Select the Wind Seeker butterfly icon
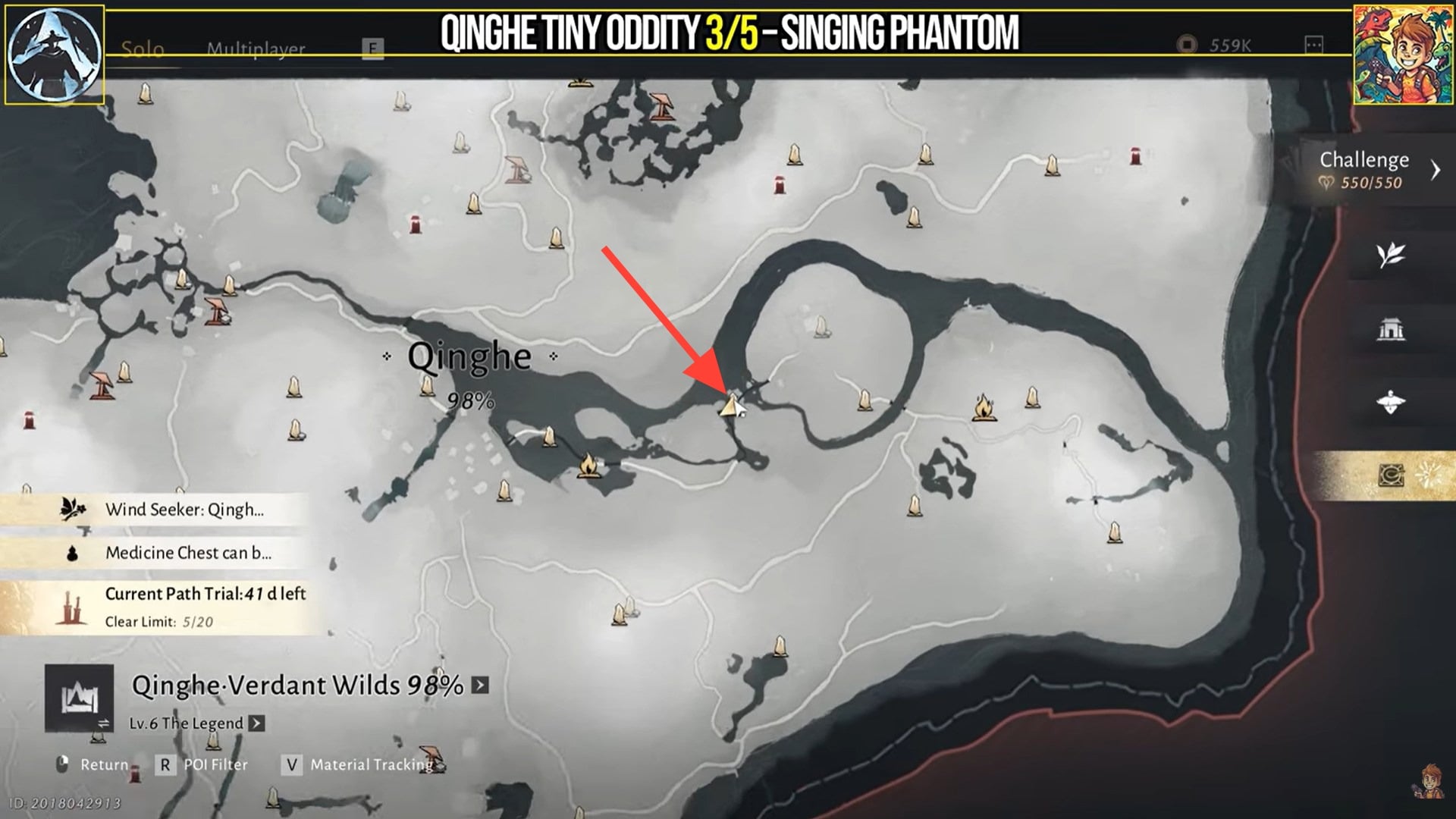This screenshot has height=819, width=1456. [72, 510]
